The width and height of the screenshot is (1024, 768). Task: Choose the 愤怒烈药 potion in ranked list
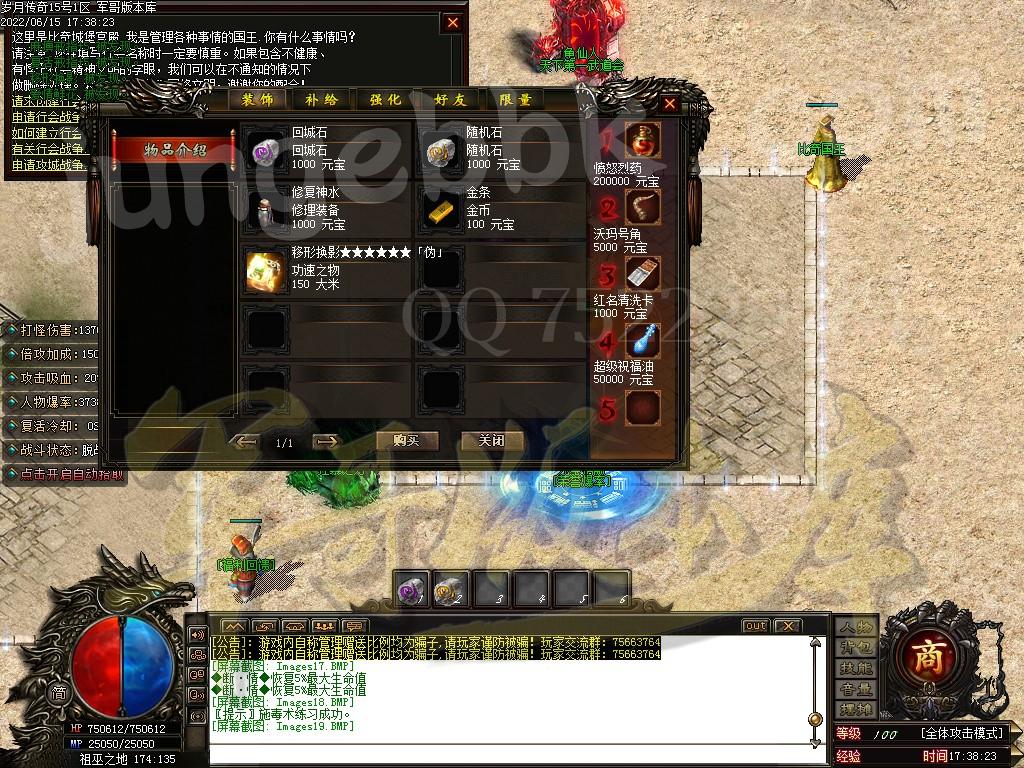643,141
